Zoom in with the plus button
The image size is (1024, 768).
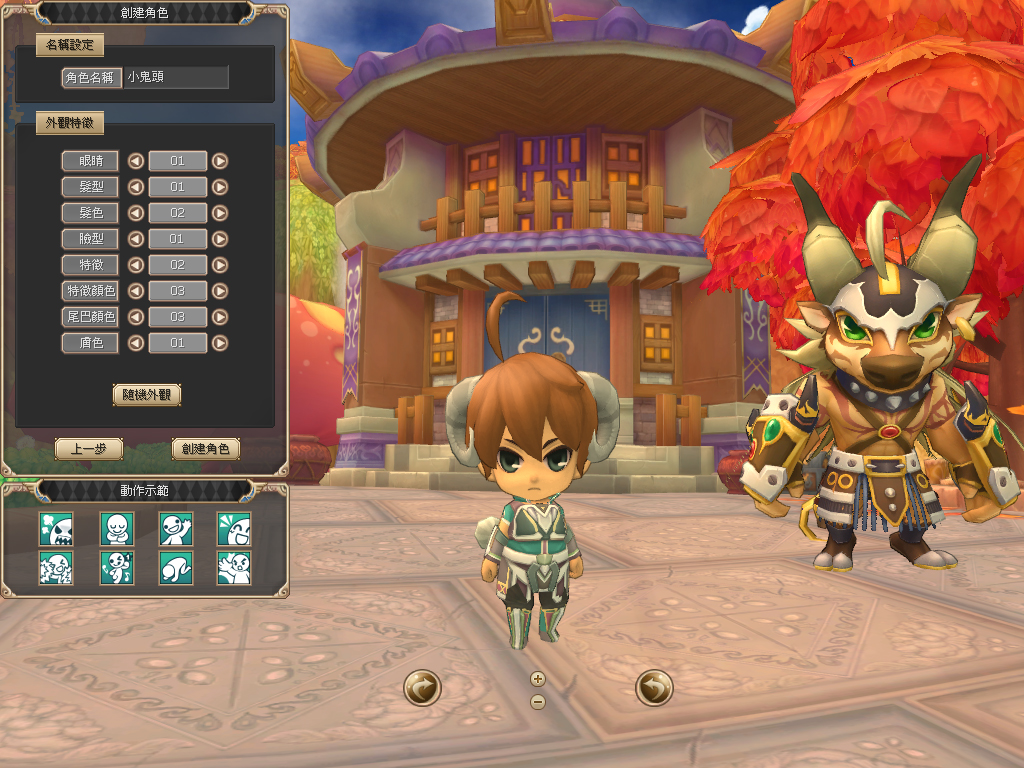coord(538,679)
